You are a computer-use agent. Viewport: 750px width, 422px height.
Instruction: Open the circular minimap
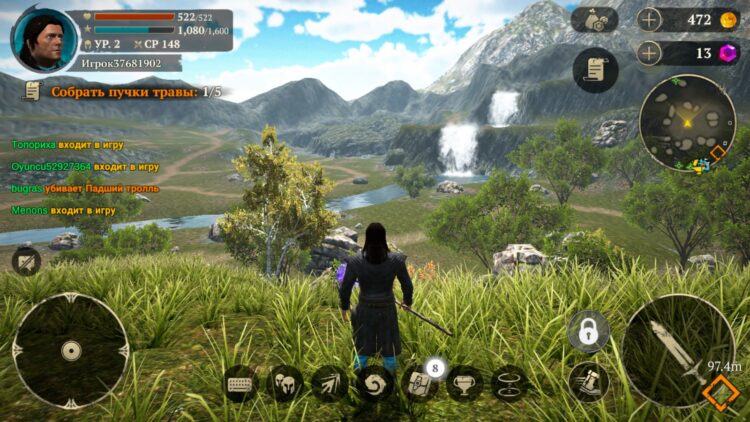click(687, 121)
